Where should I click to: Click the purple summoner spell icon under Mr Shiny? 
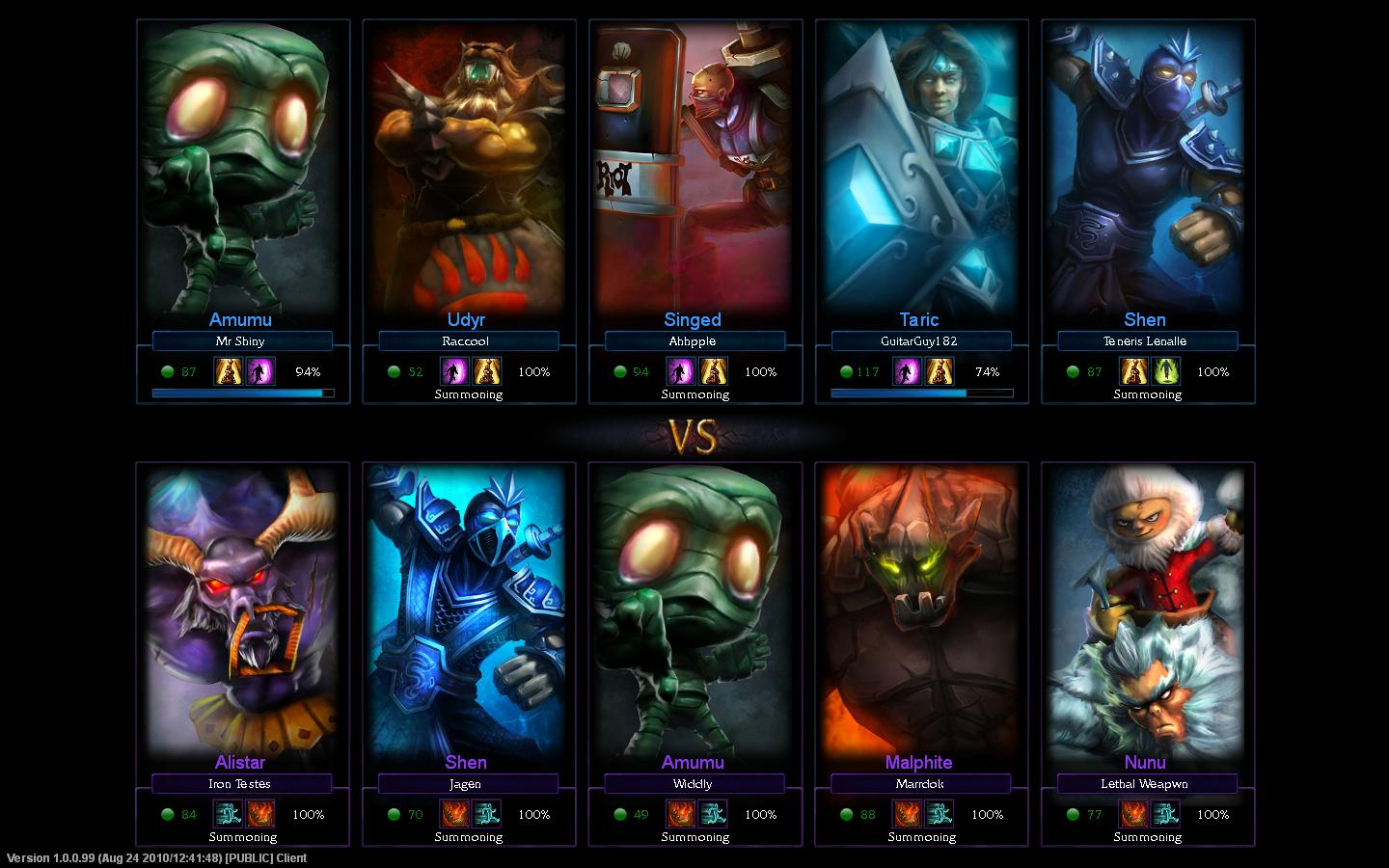pos(260,371)
